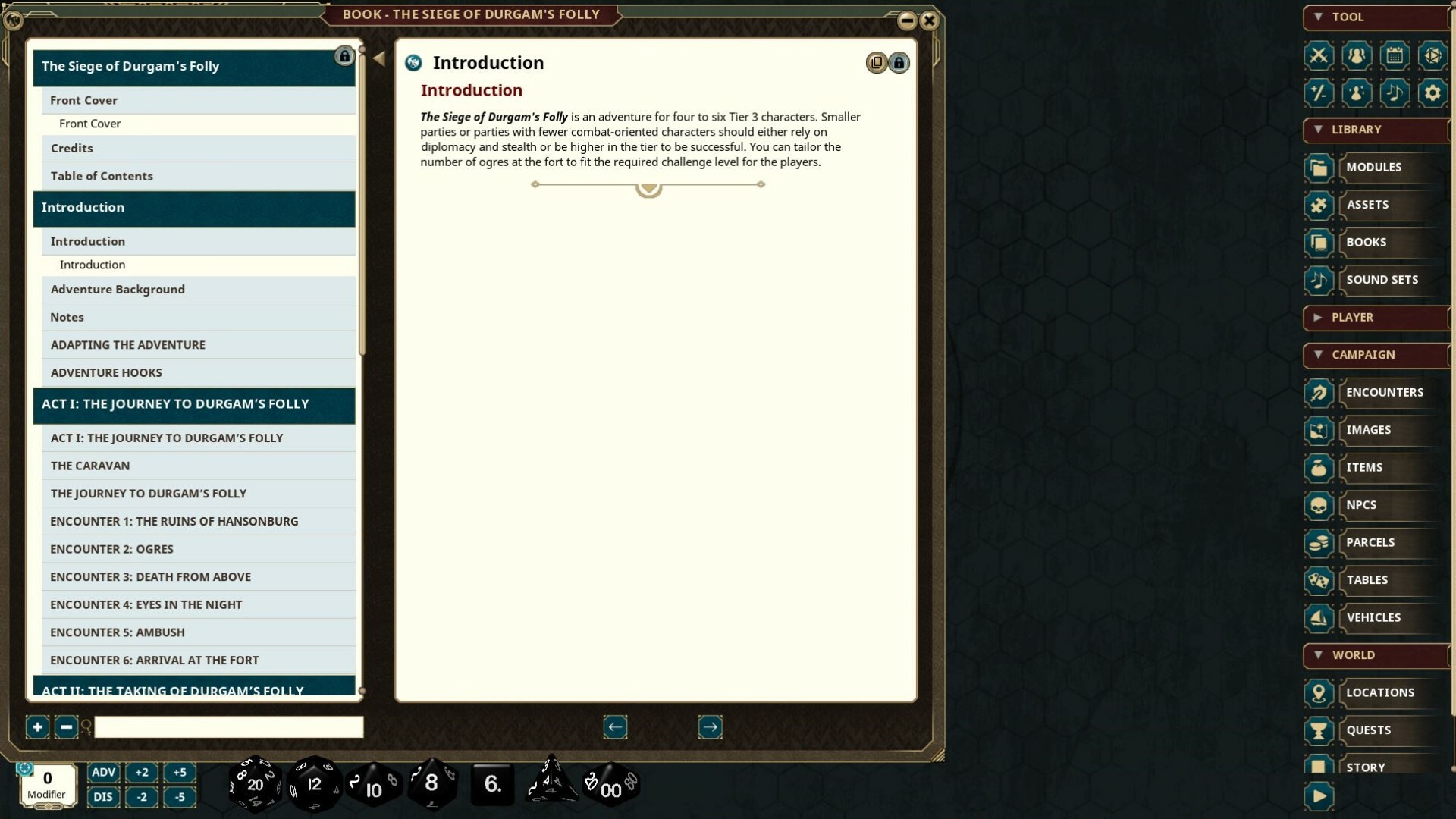The width and height of the screenshot is (1456, 819).
Task: Open the Encounters campaign list
Action: click(1385, 392)
